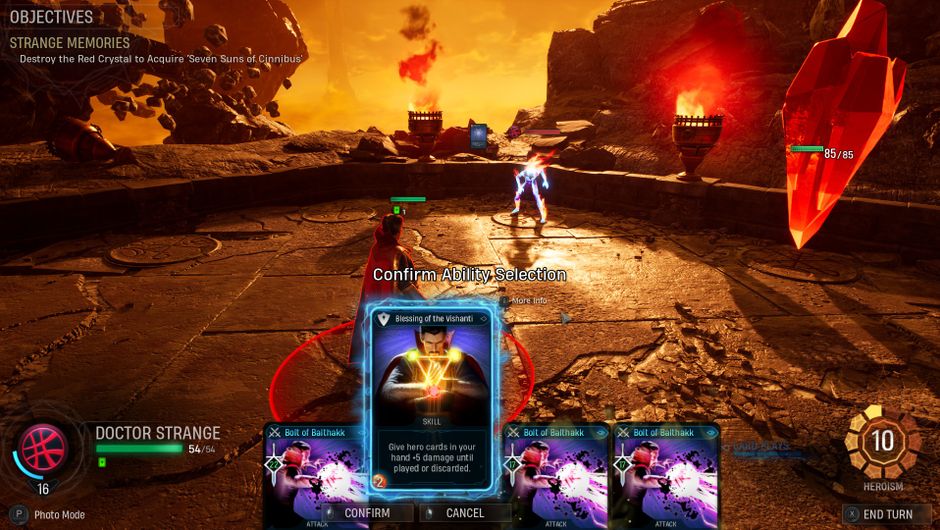
Task: Open the Strange Memories objective tracker
Action: tap(70, 43)
